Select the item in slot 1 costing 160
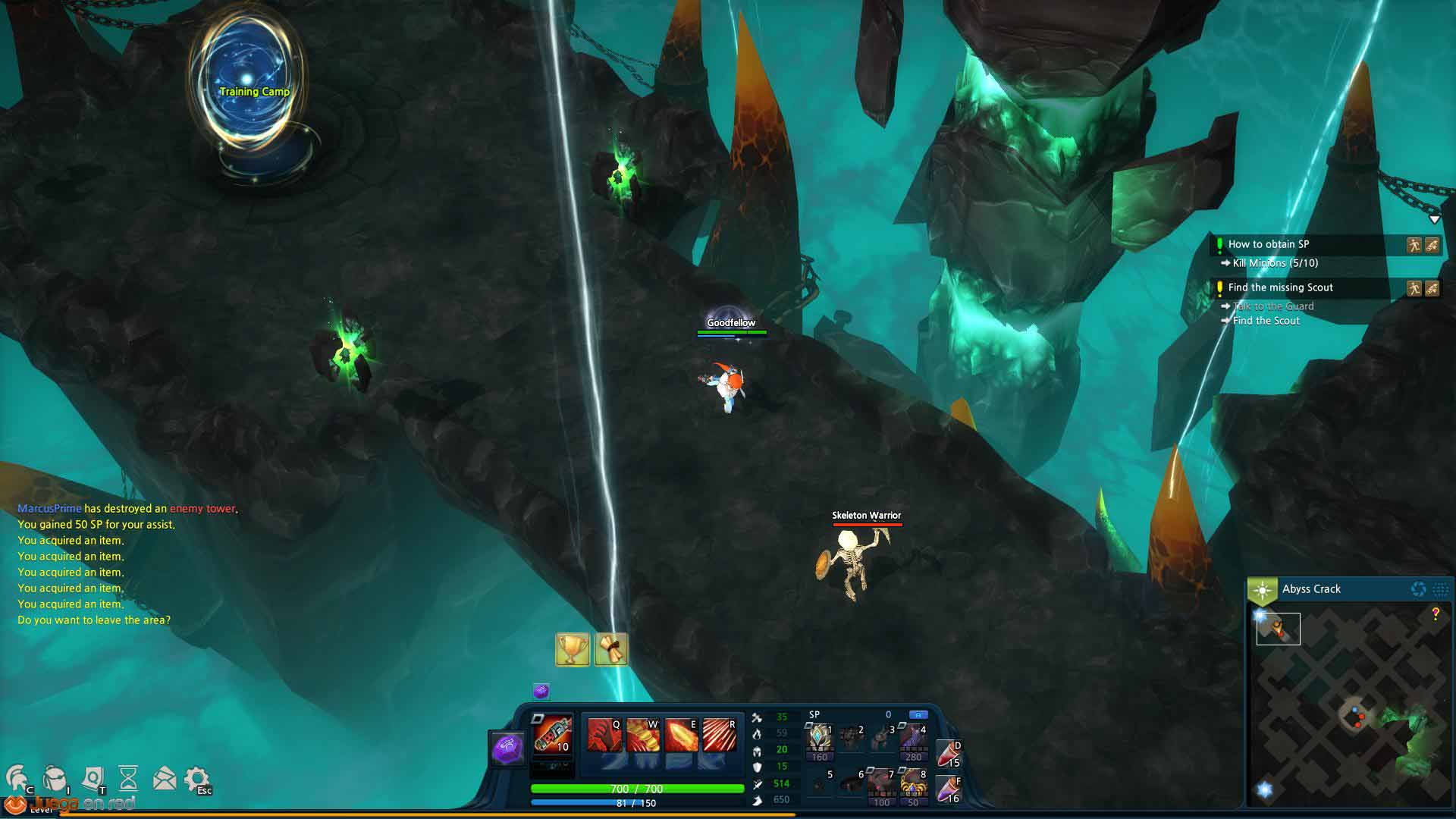The width and height of the screenshot is (1456, 819). click(819, 738)
